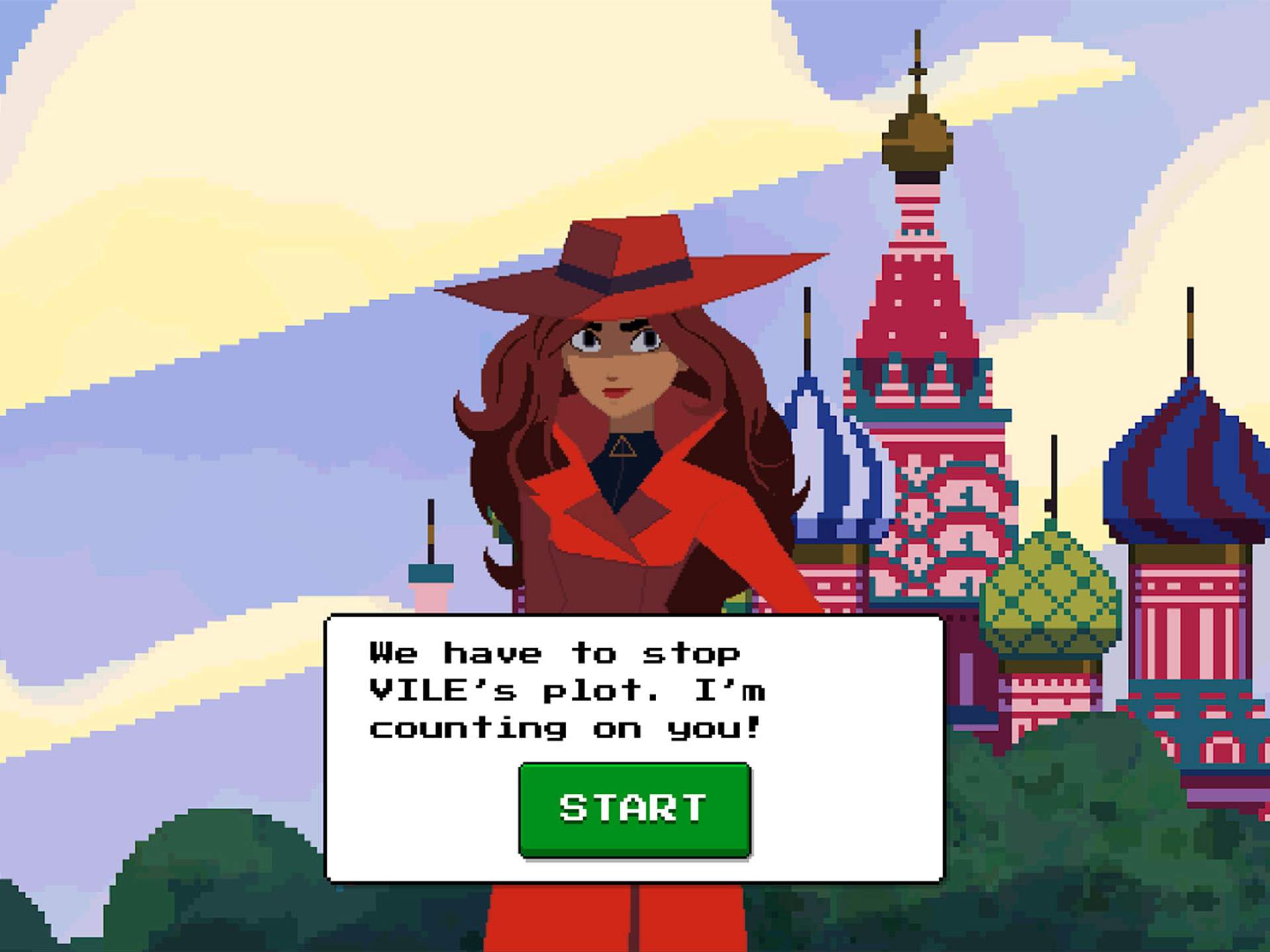
Task: Click the red-and-blue striped dome on the right
Action: (1184, 463)
